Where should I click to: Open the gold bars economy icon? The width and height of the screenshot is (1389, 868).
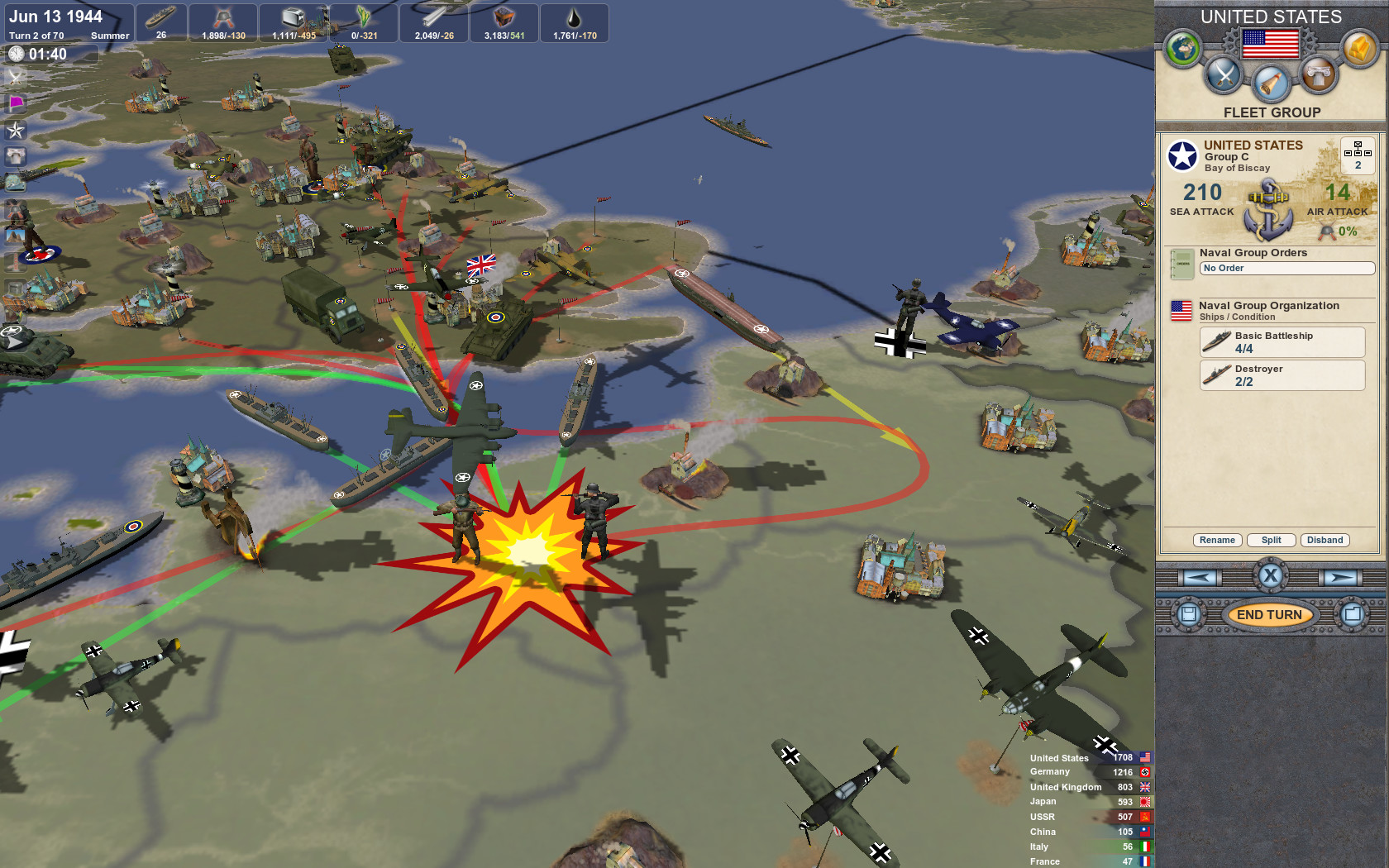tap(1360, 48)
